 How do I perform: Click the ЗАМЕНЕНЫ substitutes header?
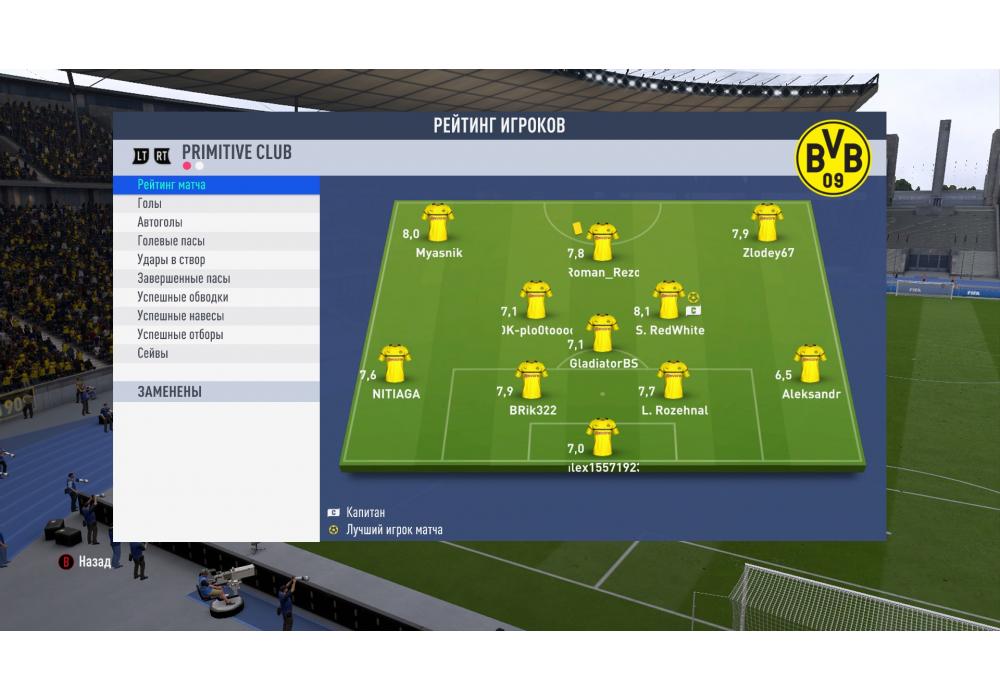point(170,392)
